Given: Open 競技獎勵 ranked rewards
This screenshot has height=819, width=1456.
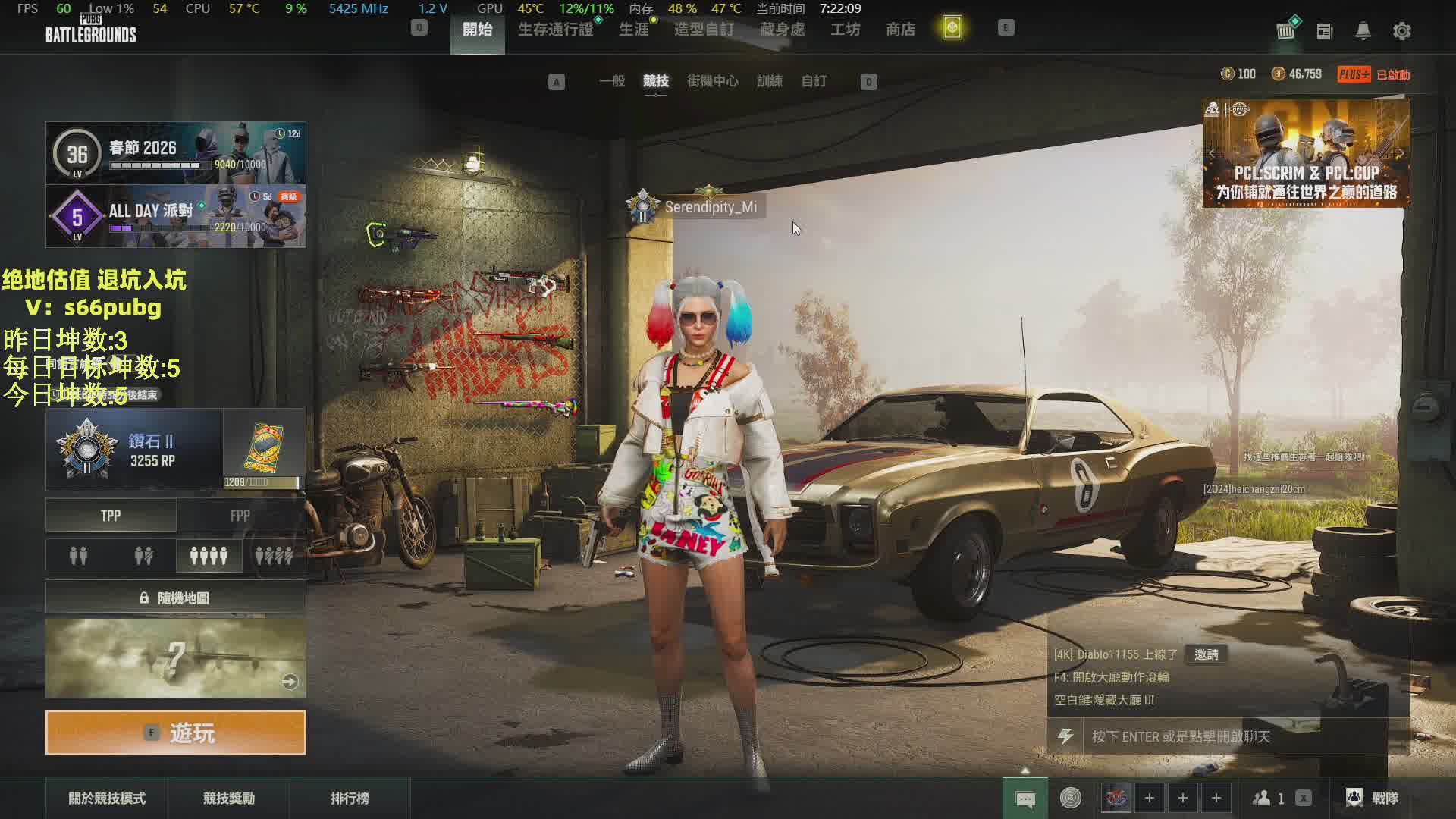Looking at the screenshot, I should point(228,798).
